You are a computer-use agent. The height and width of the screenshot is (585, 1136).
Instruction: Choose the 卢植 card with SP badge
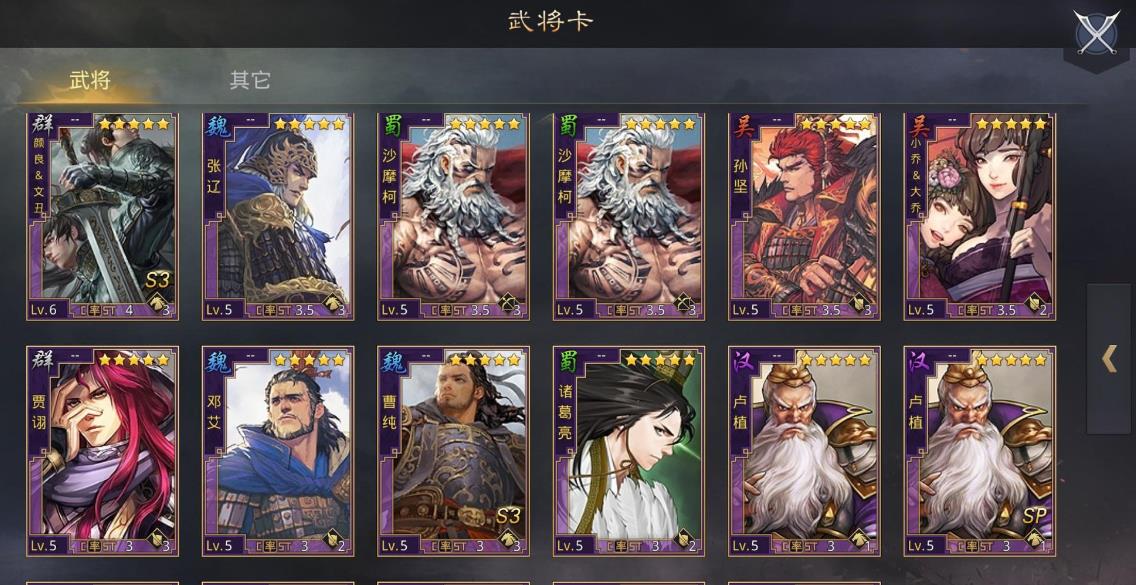point(980,450)
